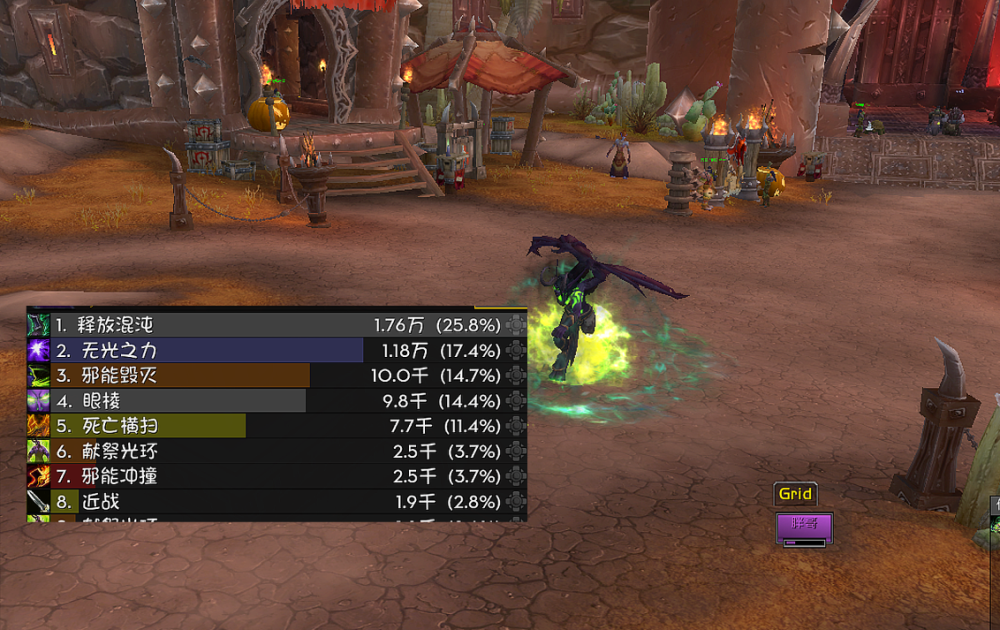Select the 释放混沌 damage meter row
The height and width of the screenshot is (630, 1000).
270,325
